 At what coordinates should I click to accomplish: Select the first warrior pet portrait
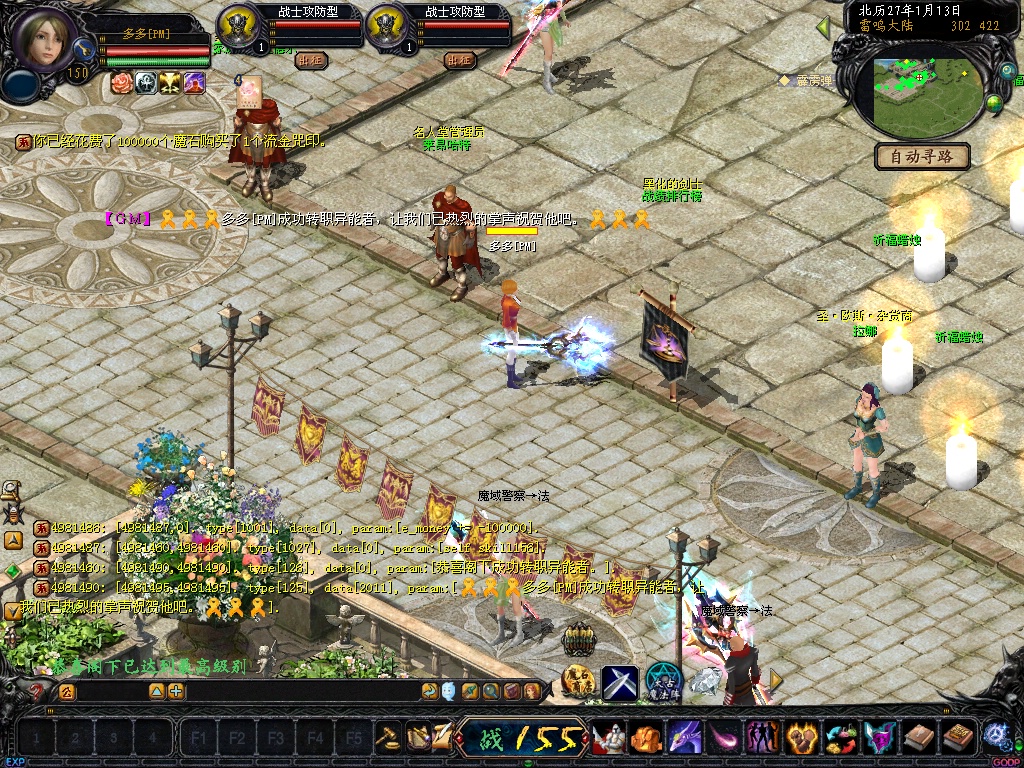click(x=239, y=24)
